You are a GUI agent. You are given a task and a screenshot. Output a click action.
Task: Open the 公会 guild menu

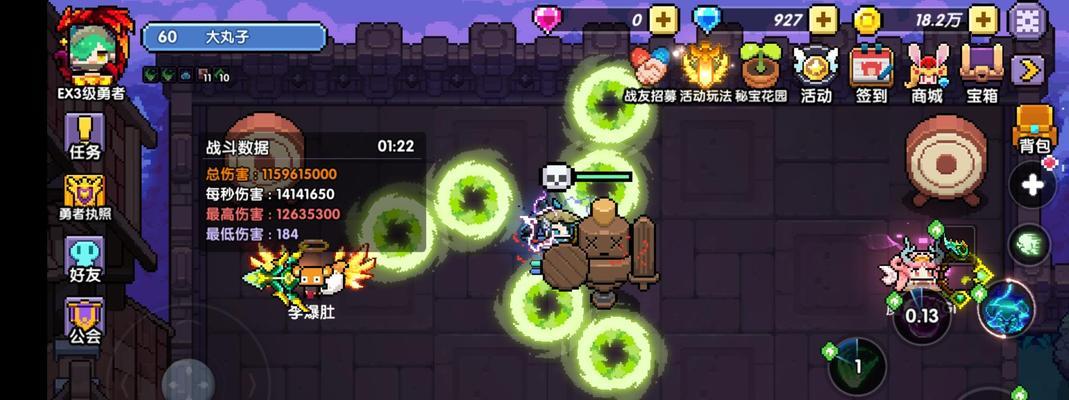(x=85, y=320)
